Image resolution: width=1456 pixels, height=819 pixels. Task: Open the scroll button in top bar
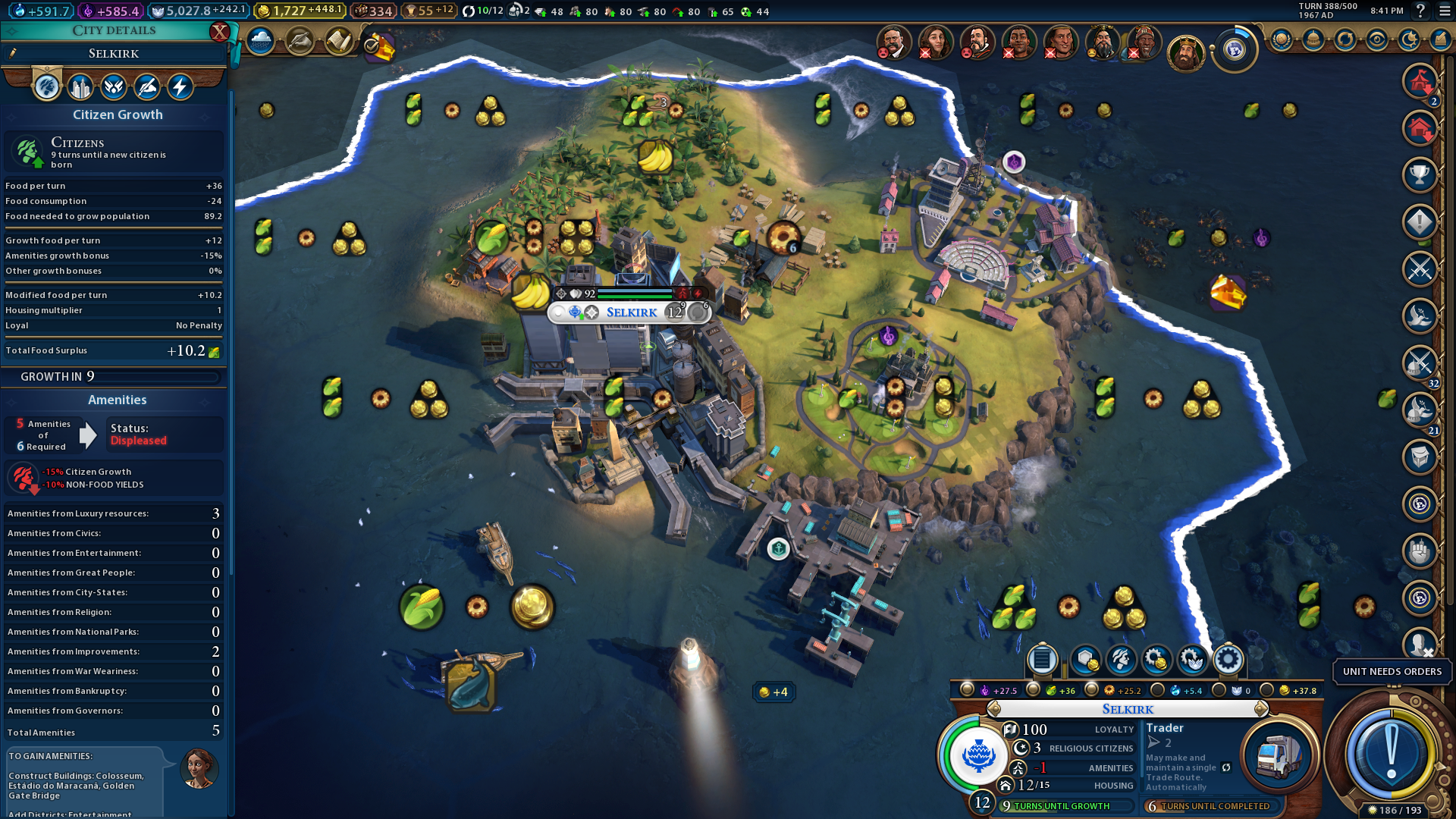(339, 41)
